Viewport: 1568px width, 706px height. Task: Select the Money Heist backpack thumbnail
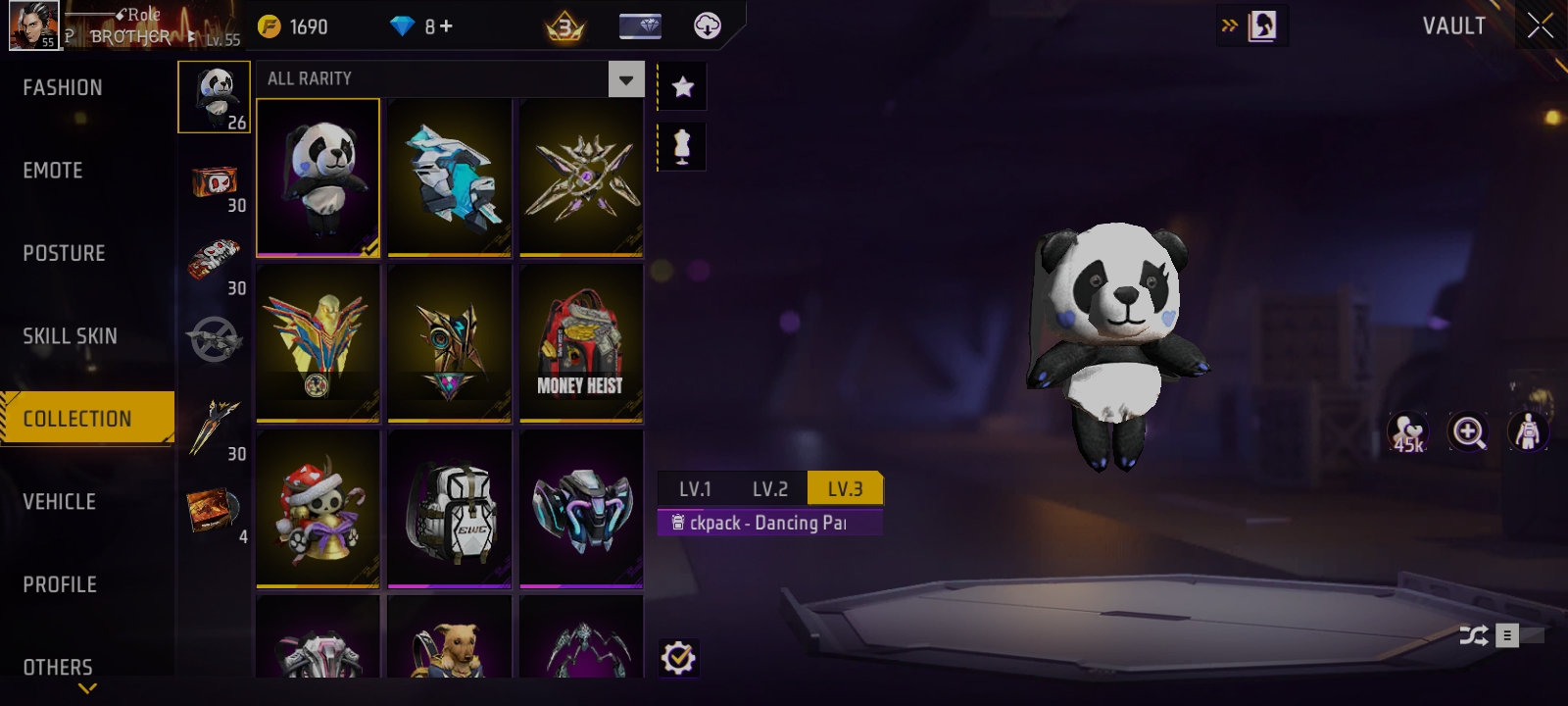coord(580,341)
